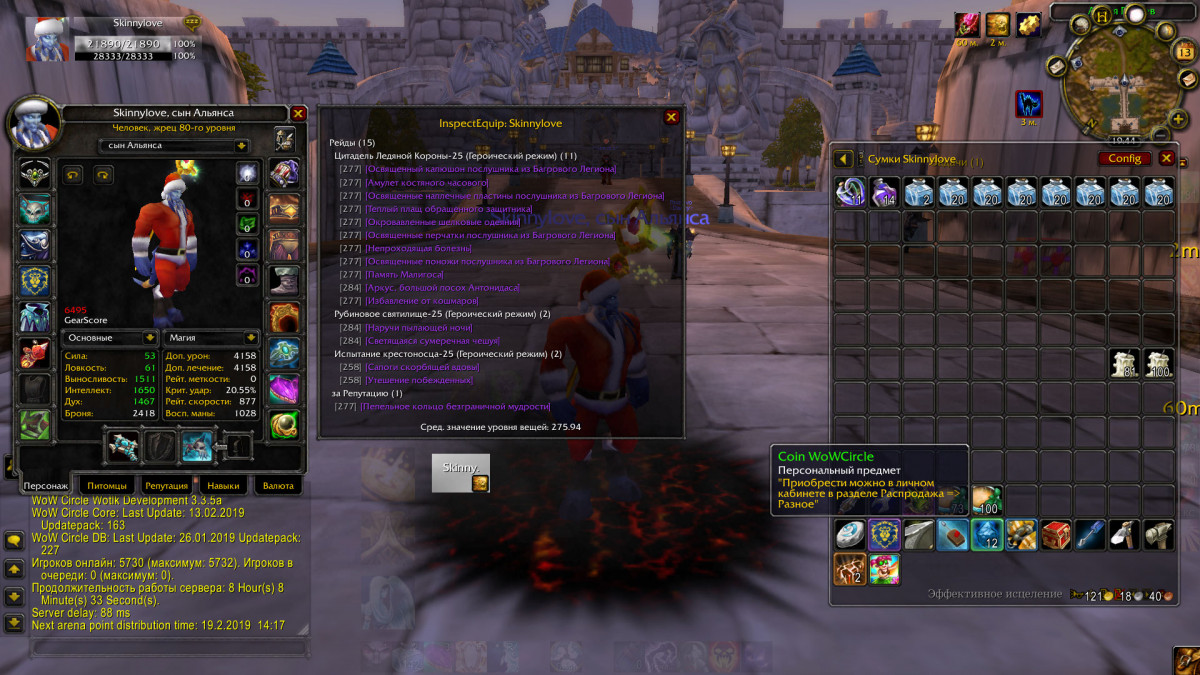
Task: Close the Skinnylove bags window
Action: 1166,158
